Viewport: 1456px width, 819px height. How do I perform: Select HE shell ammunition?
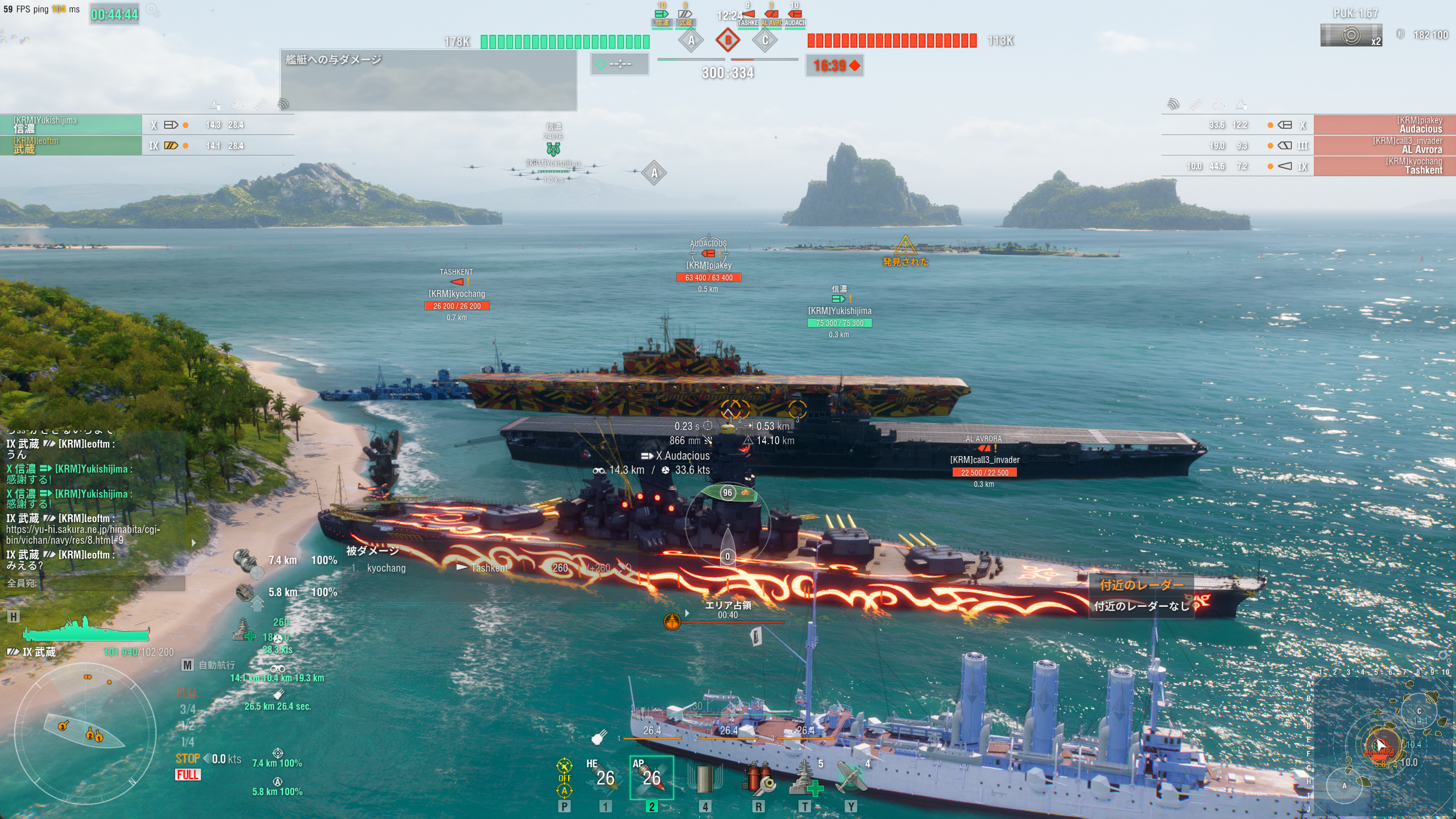605,777
